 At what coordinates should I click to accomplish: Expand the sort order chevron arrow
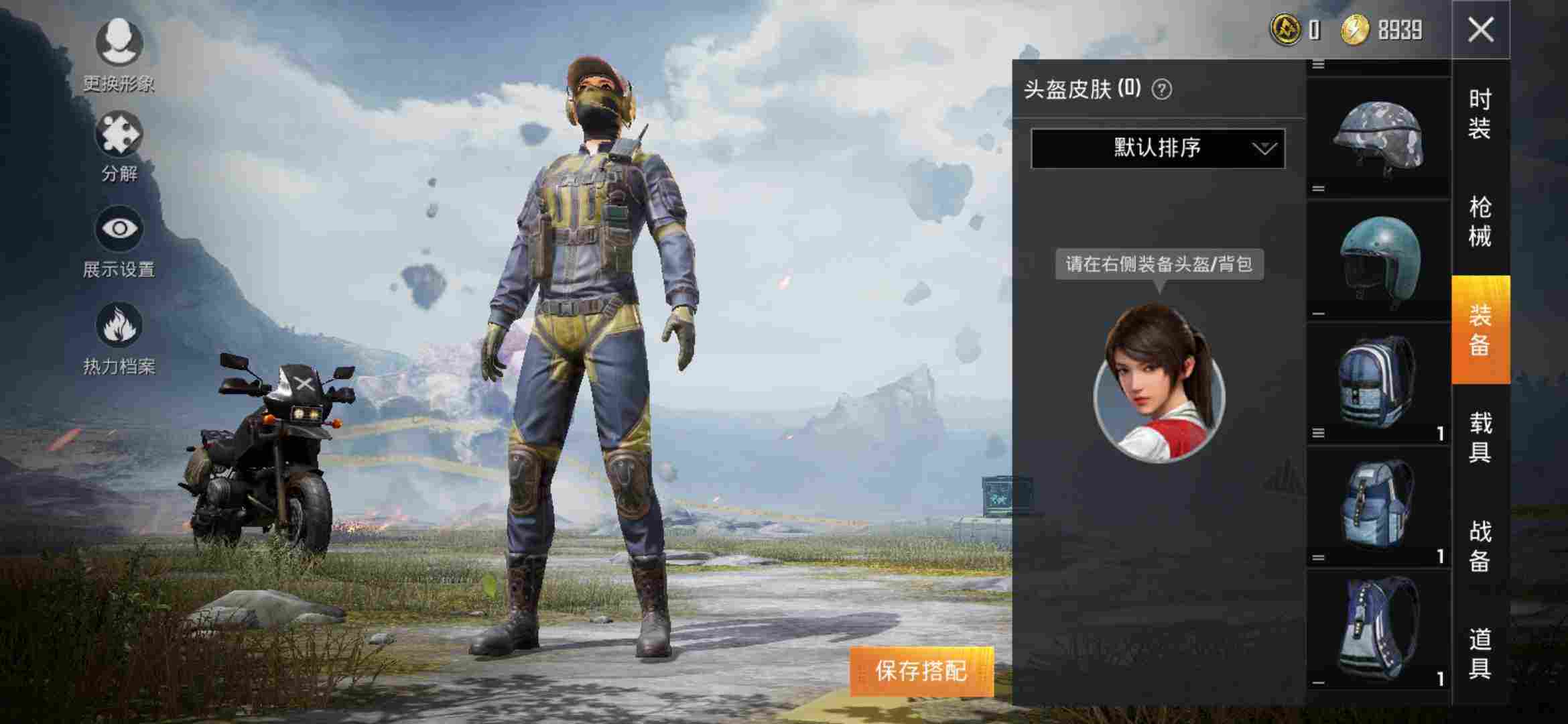[1264, 149]
